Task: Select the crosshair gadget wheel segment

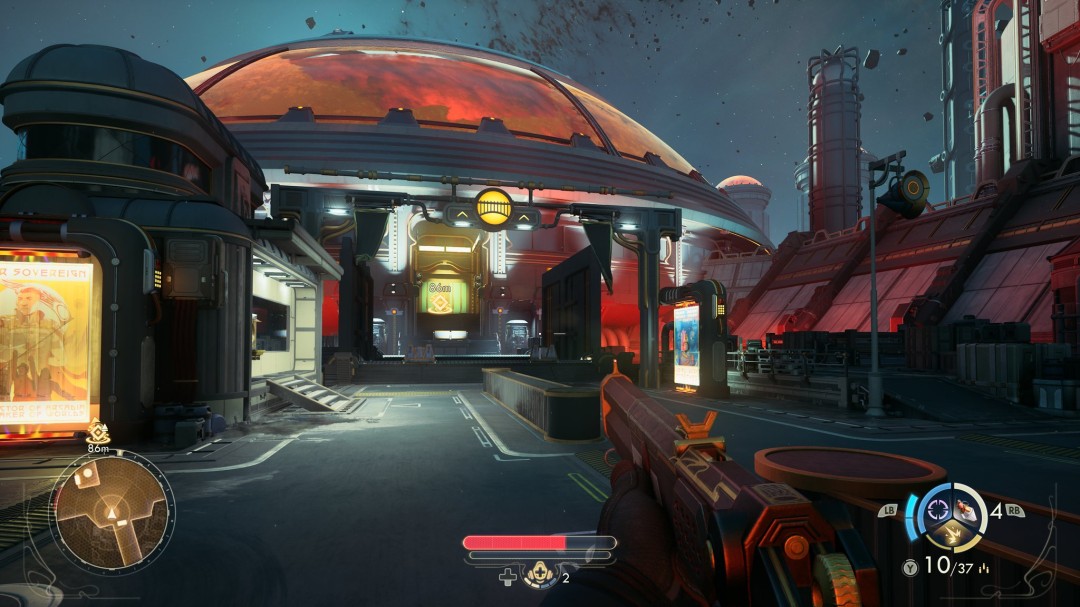Action: (939, 506)
